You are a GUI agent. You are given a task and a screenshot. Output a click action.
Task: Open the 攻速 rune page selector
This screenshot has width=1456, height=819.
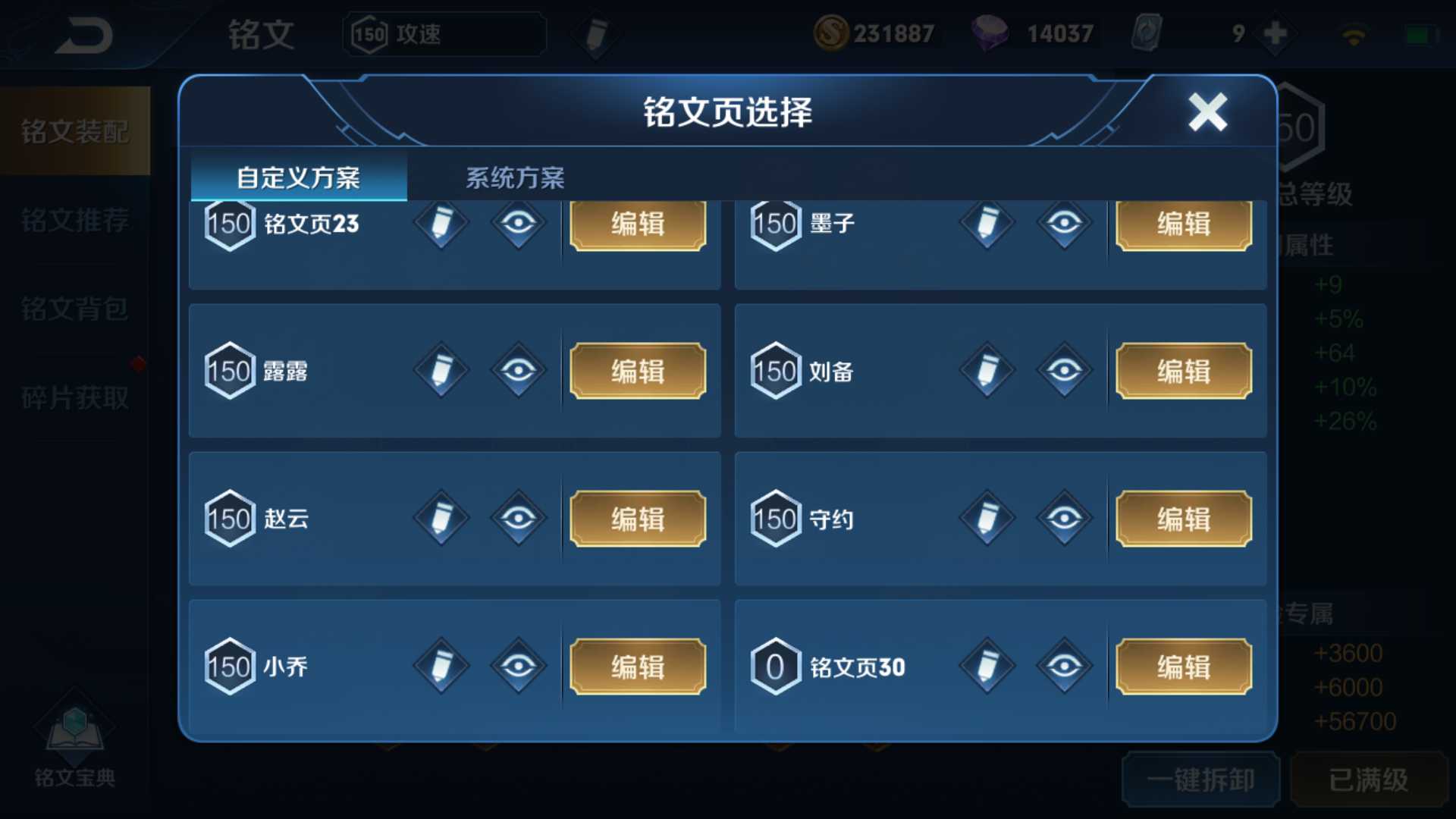point(444,34)
